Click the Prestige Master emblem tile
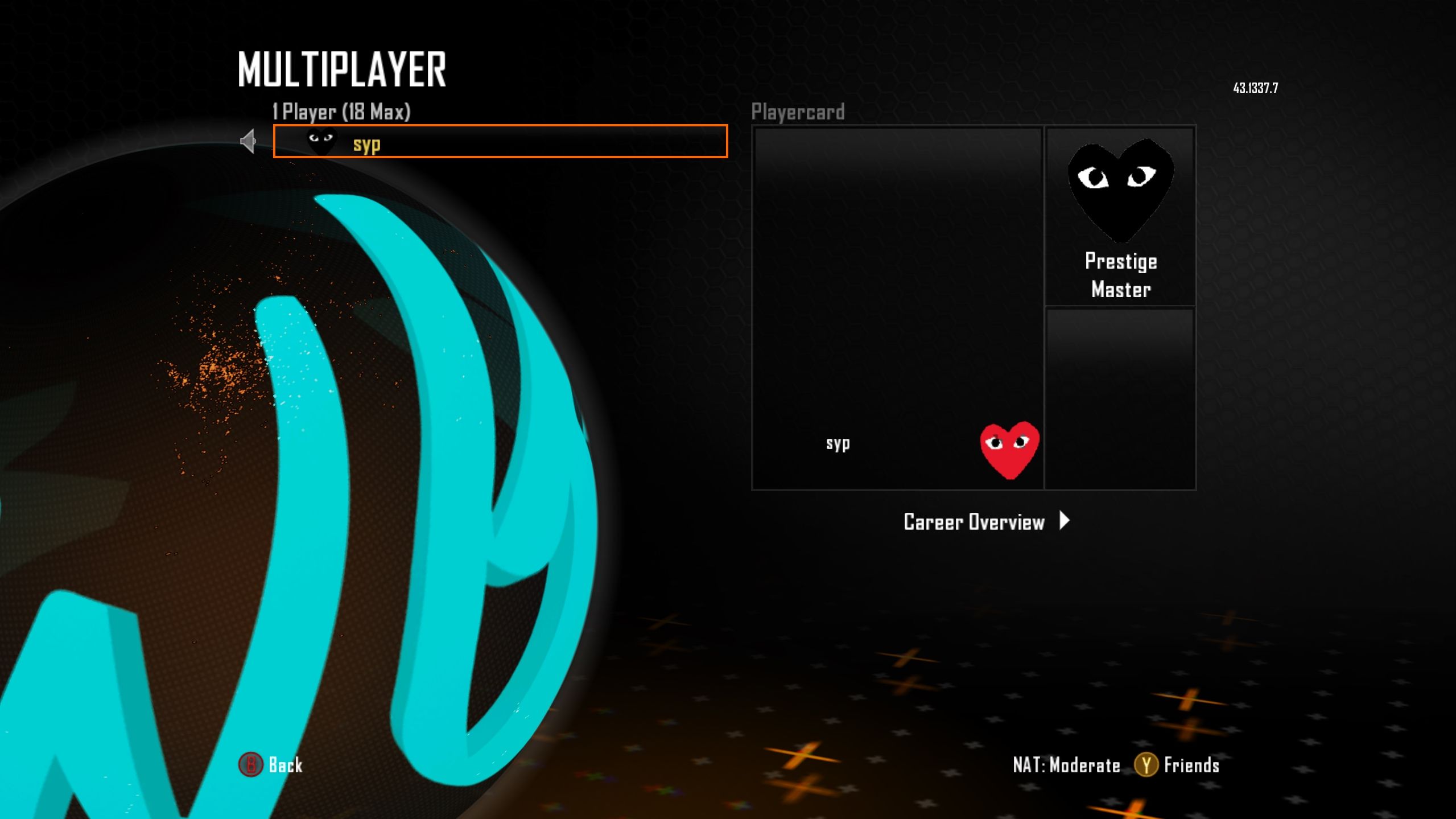1456x819 pixels. pyautogui.click(x=1120, y=216)
